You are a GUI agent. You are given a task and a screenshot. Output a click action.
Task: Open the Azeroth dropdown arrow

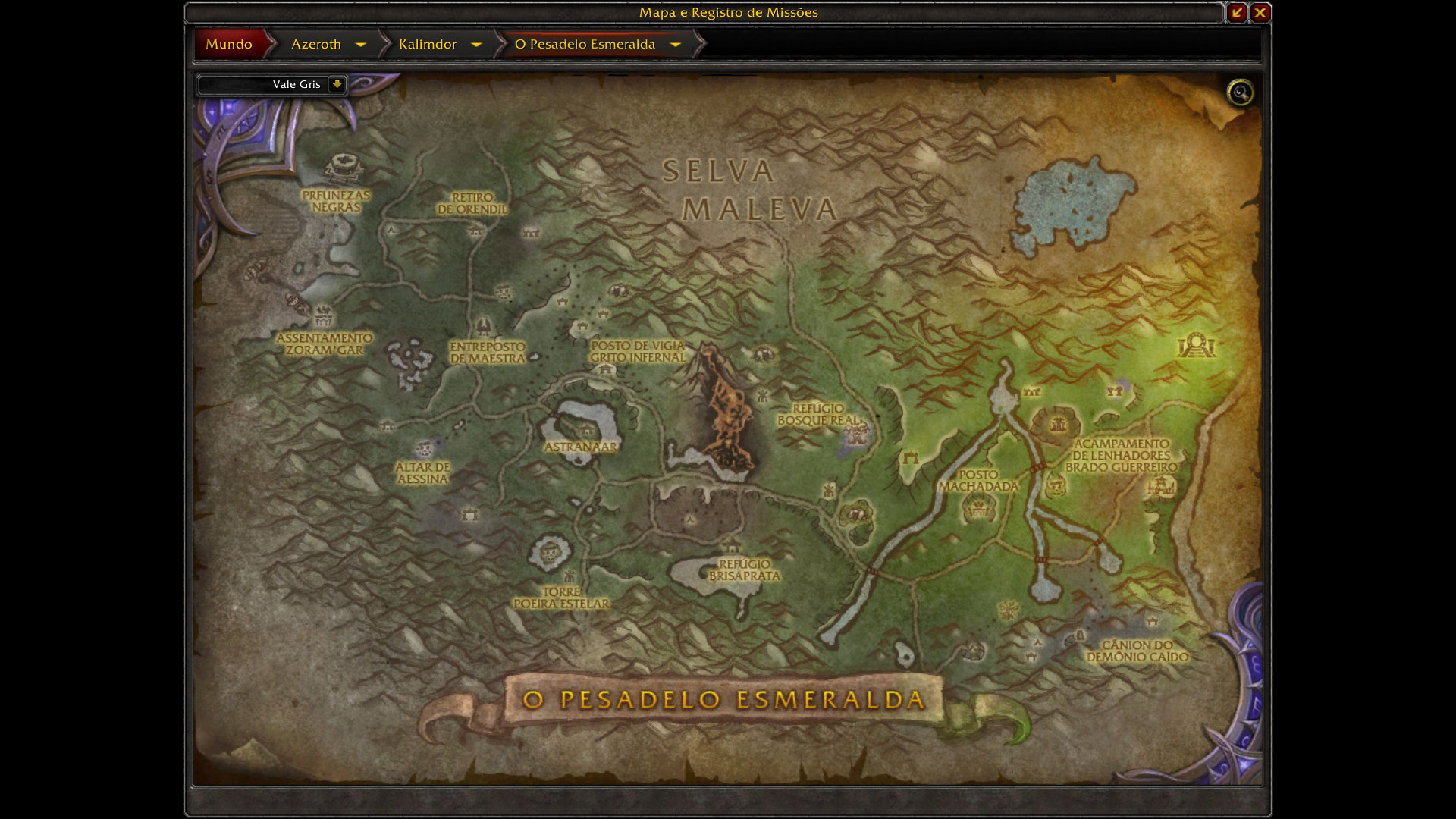[x=361, y=45]
